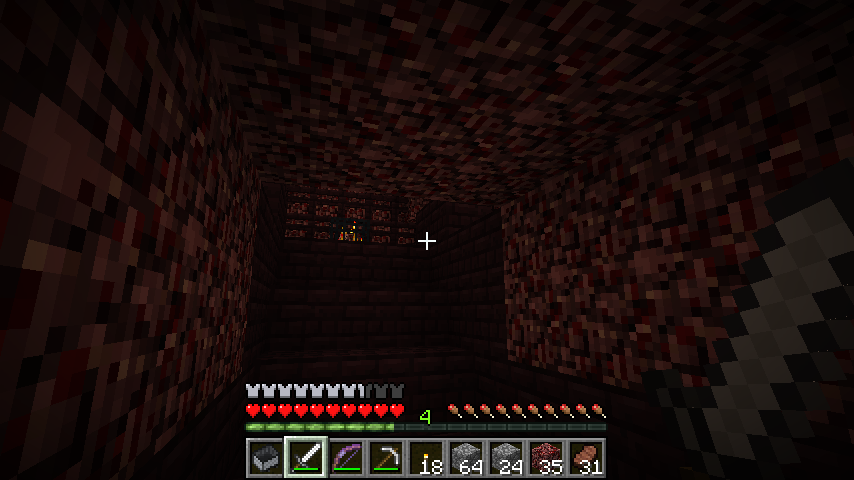854x480 pixels.
Task: Choose the enchanted bow slot
Action: (x=345, y=458)
